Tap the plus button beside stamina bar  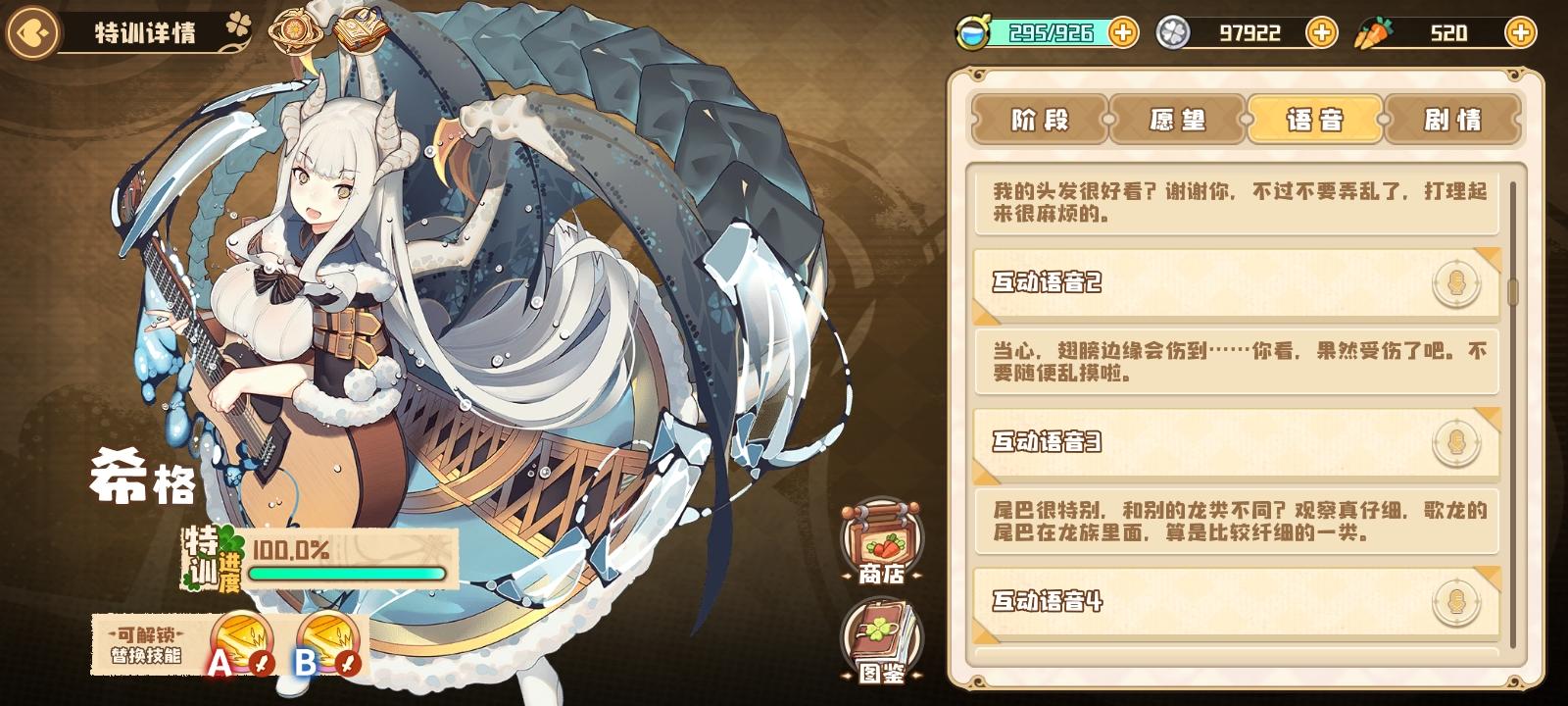point(1123,31)
